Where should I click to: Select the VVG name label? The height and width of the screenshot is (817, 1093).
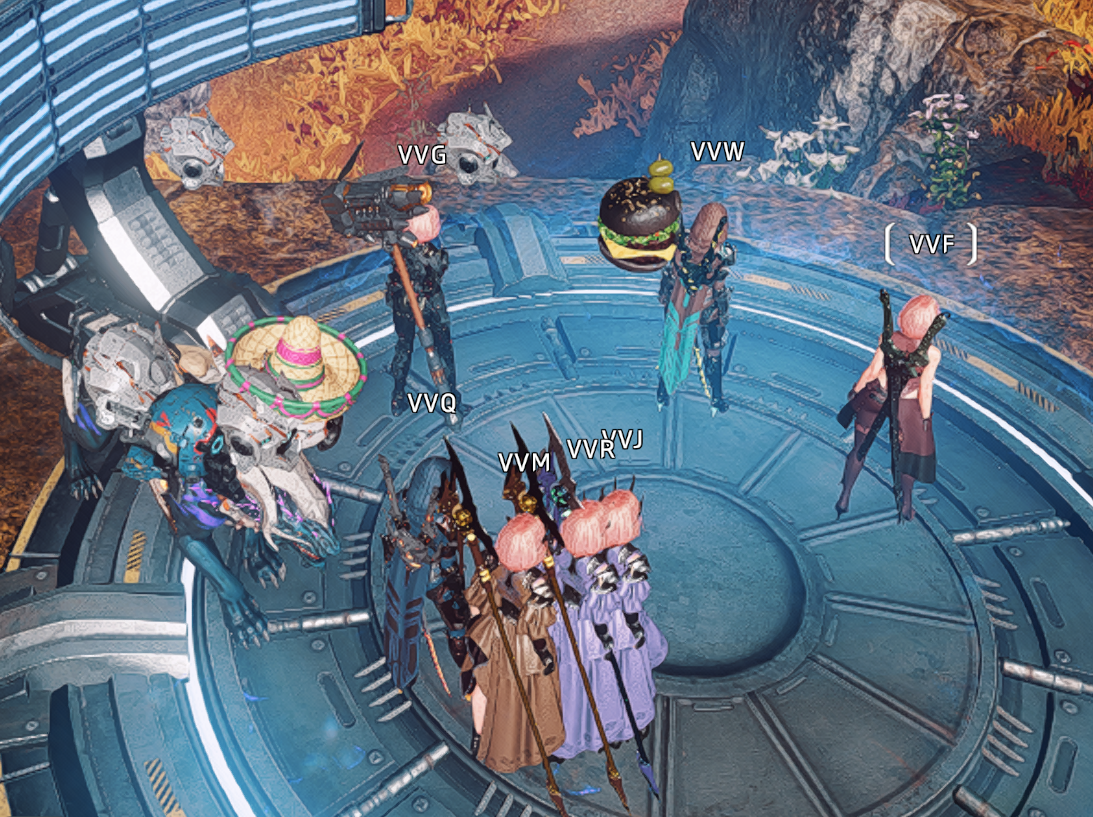click(x=422, y=155)
